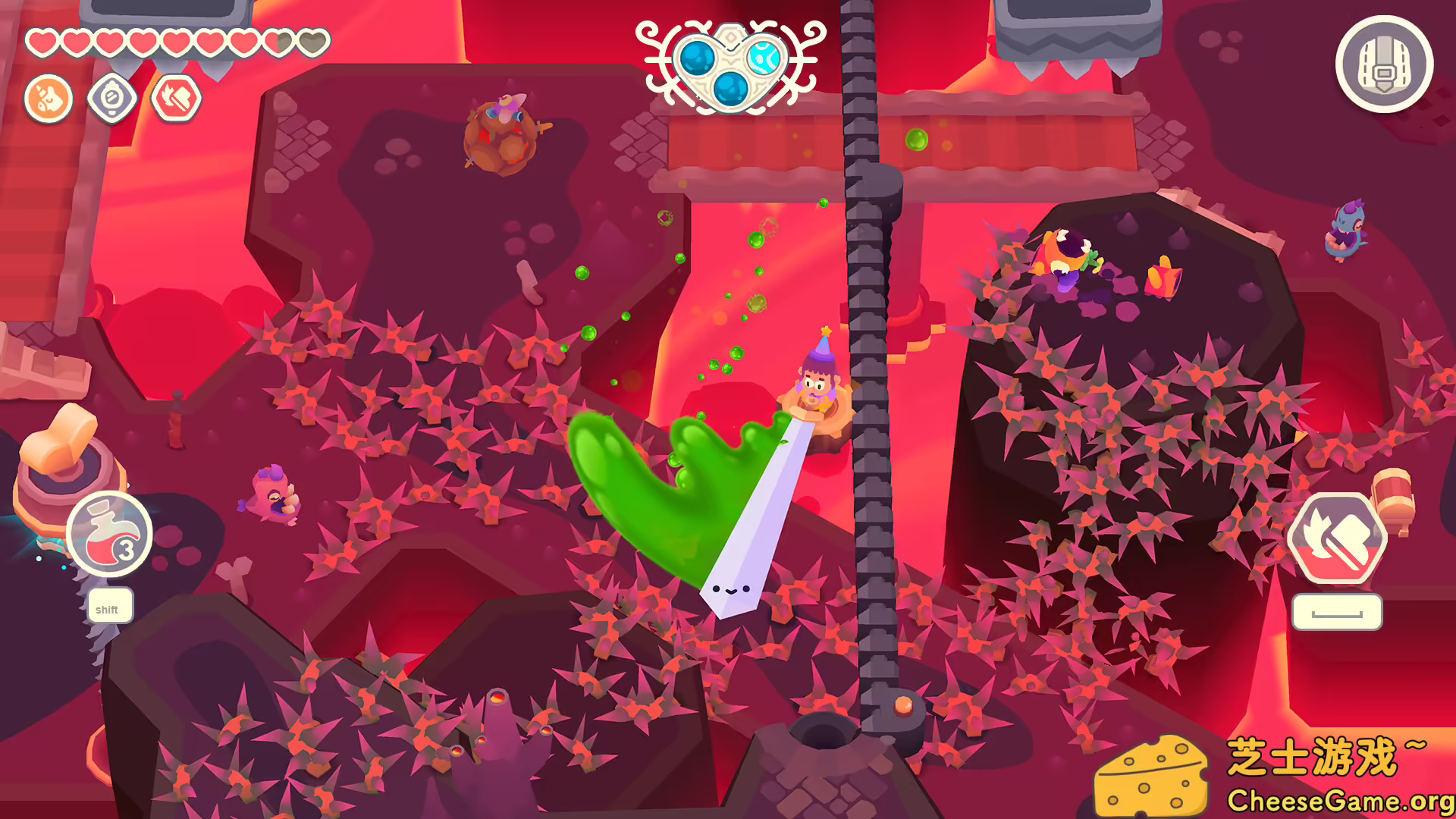Select the orange pet companion status icon
Screen dimensions: 1456x819
tap(48, 99)
